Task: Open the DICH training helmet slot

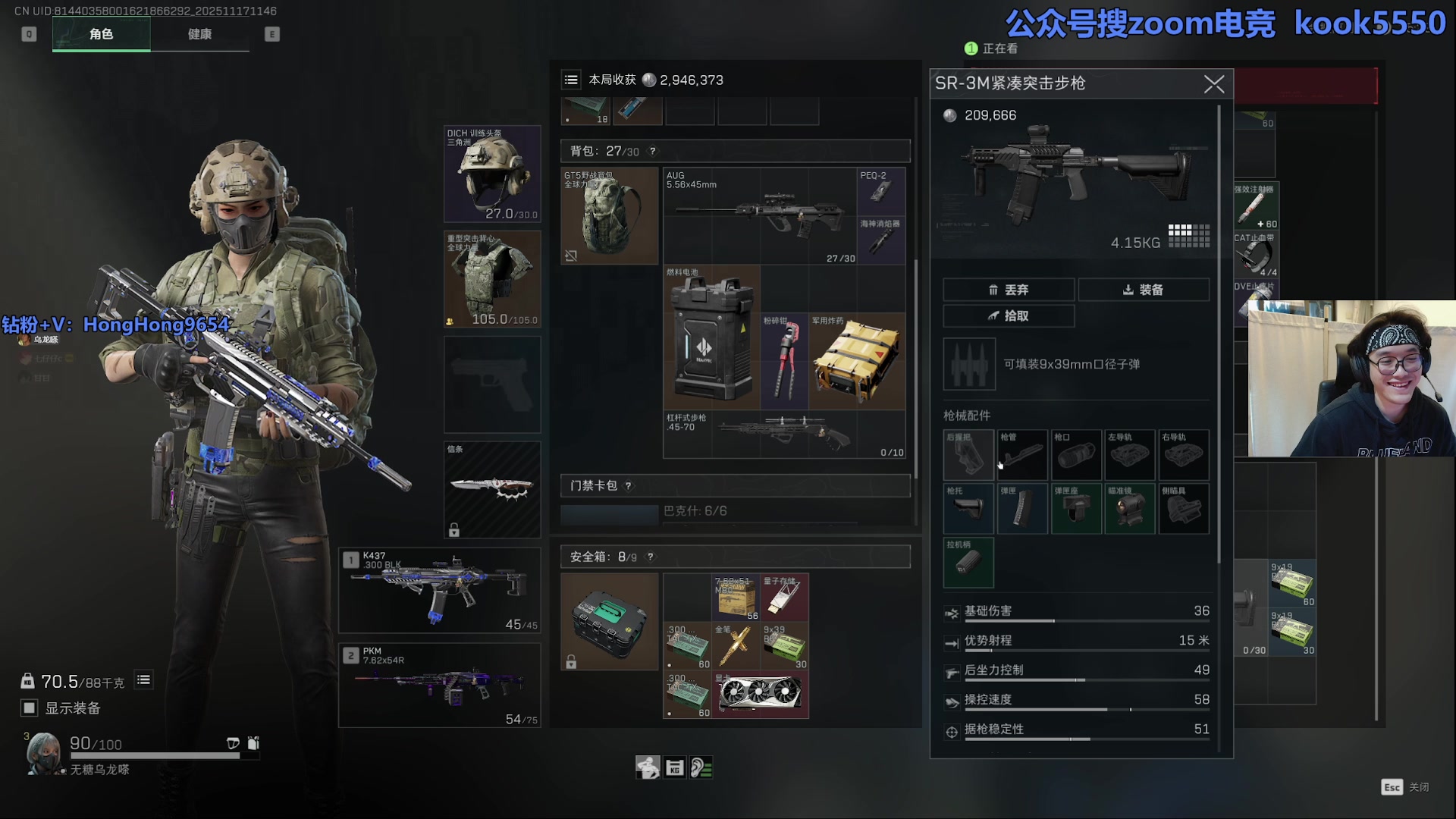Action: (x=492, y=174)
